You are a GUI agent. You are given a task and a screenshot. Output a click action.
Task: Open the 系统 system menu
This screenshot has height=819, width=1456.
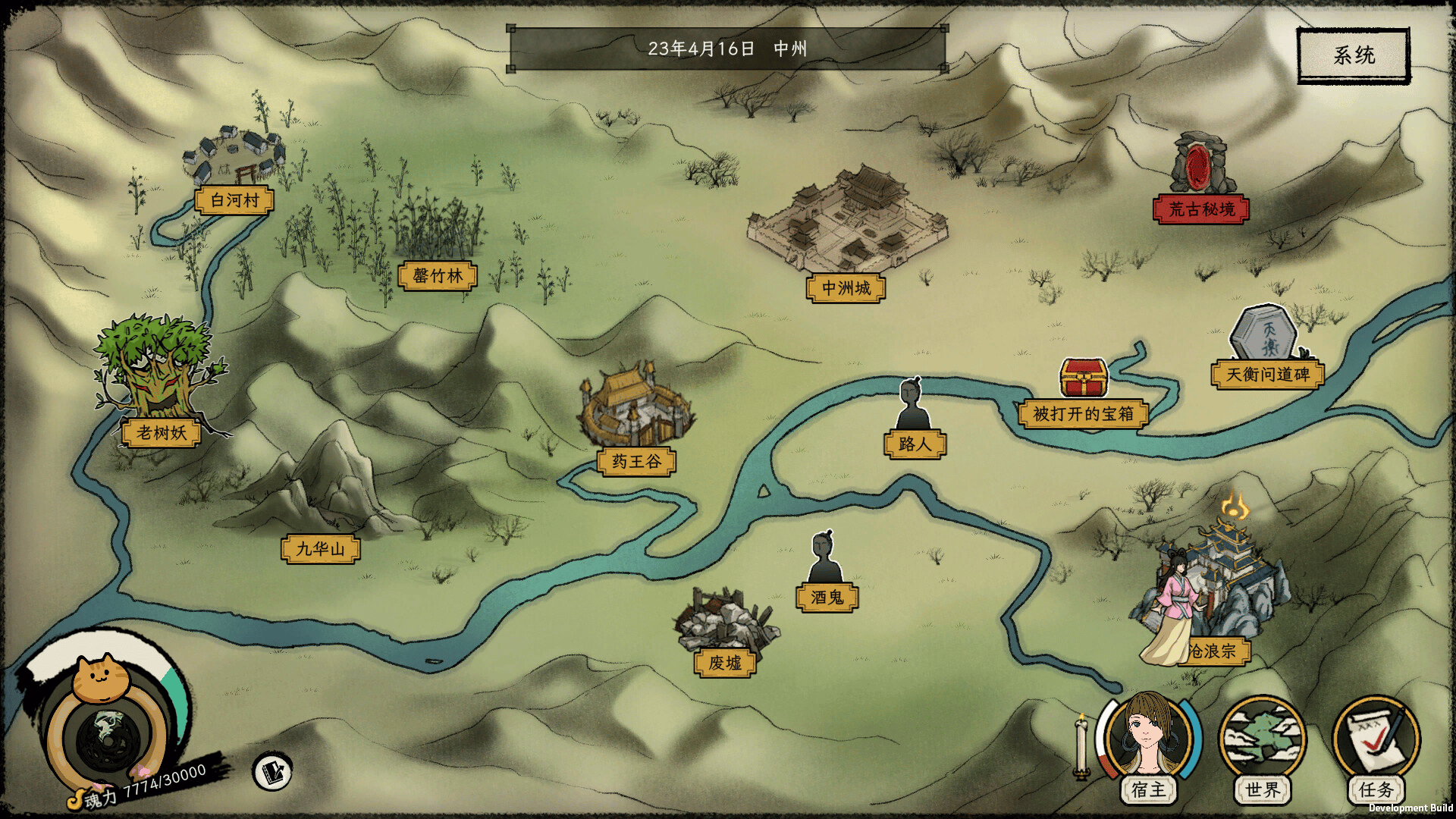[1354, 55]
